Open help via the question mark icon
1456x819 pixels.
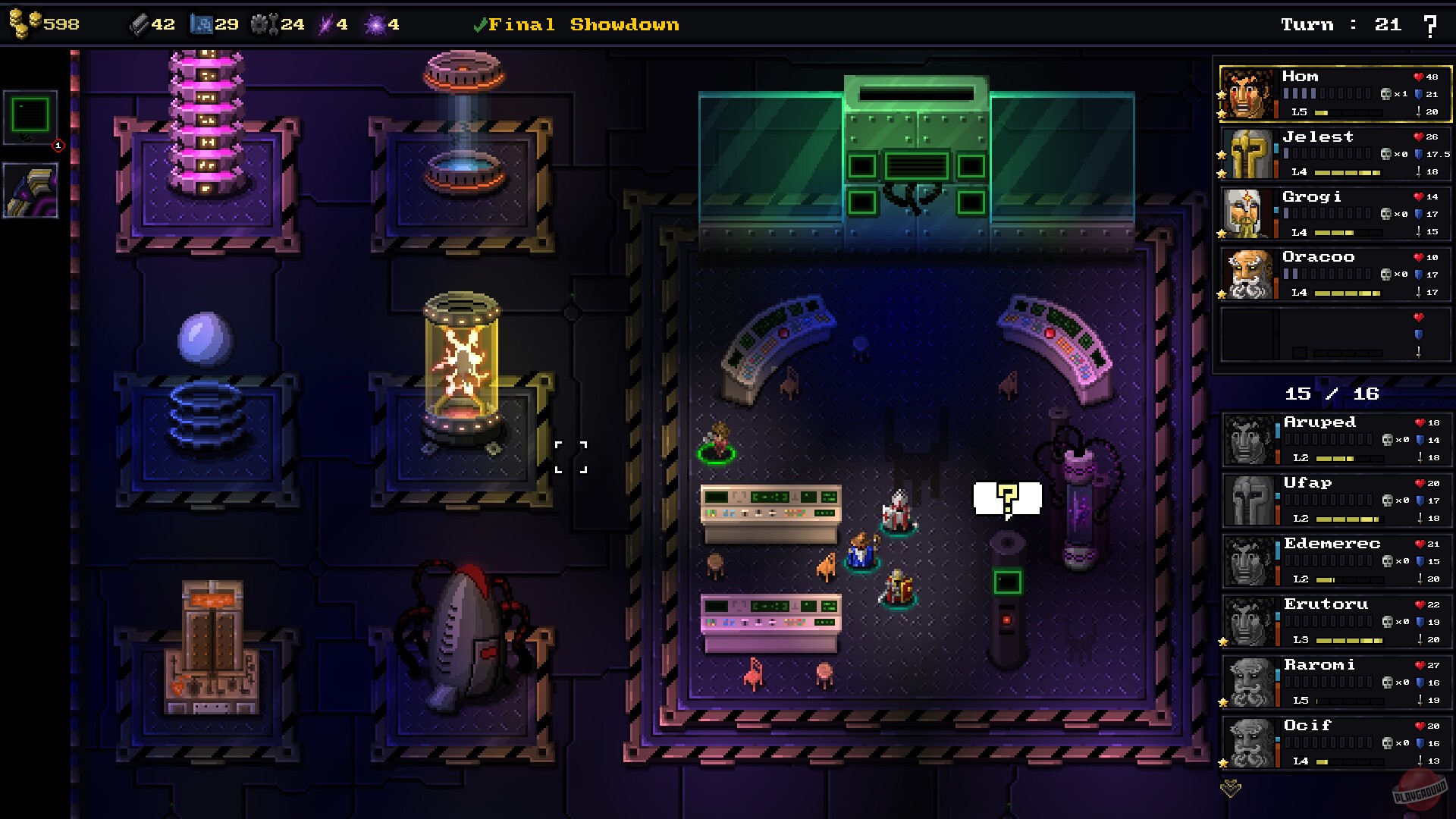click(1430, 24)
